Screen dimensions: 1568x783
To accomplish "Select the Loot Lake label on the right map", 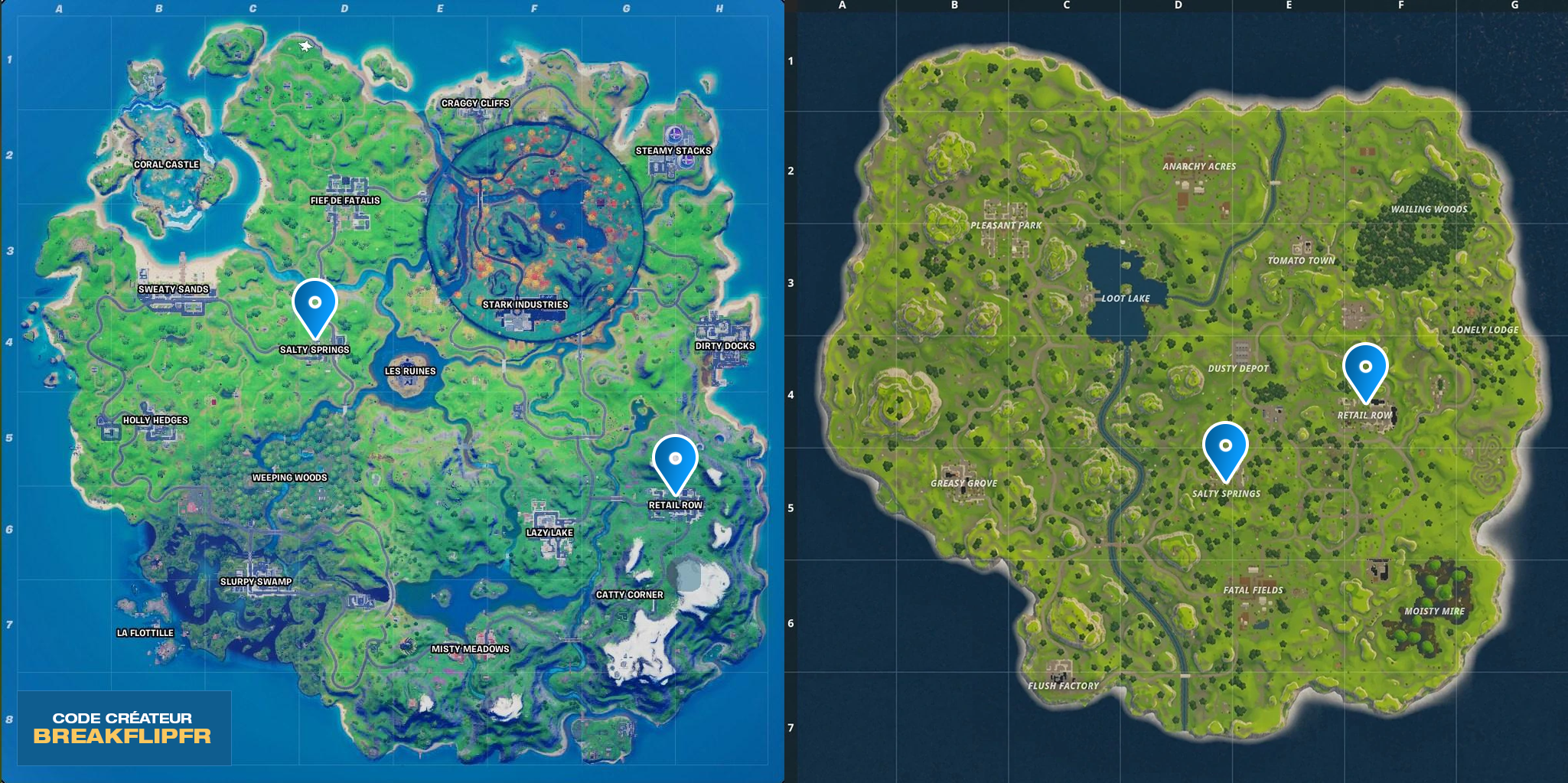I will click(1126, 299).
